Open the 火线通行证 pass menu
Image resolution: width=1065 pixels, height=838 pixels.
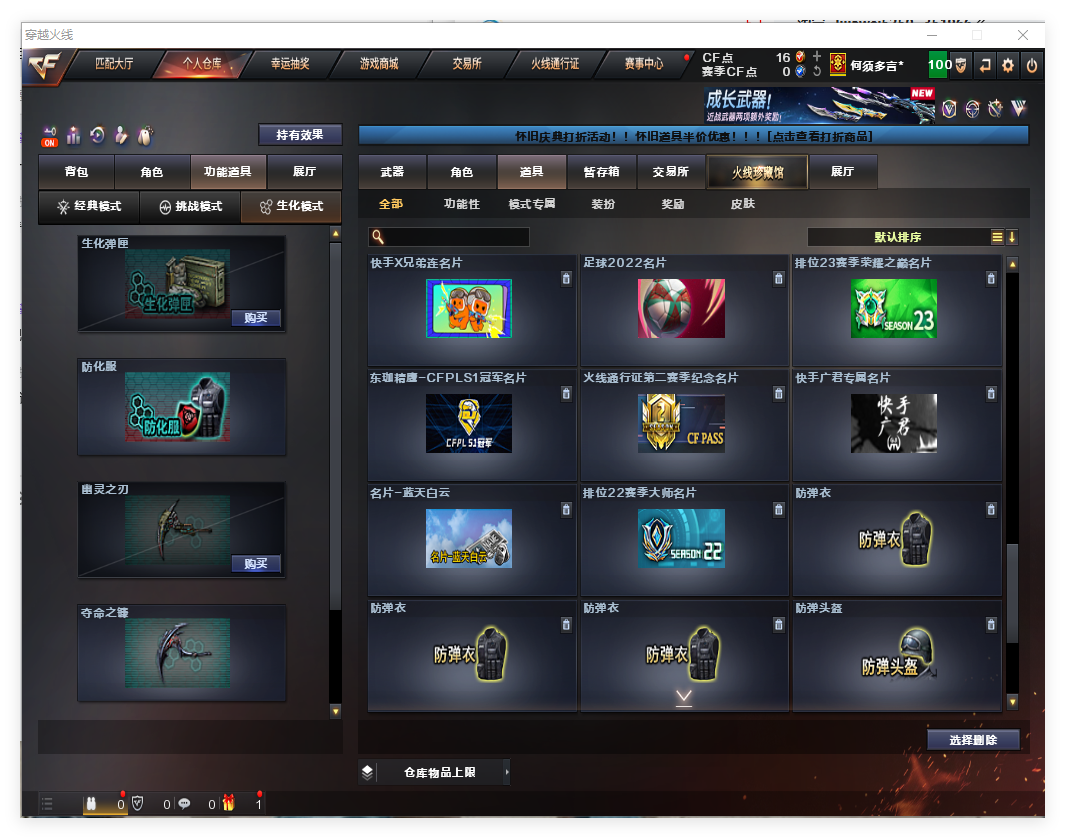[x=555, y=64]
